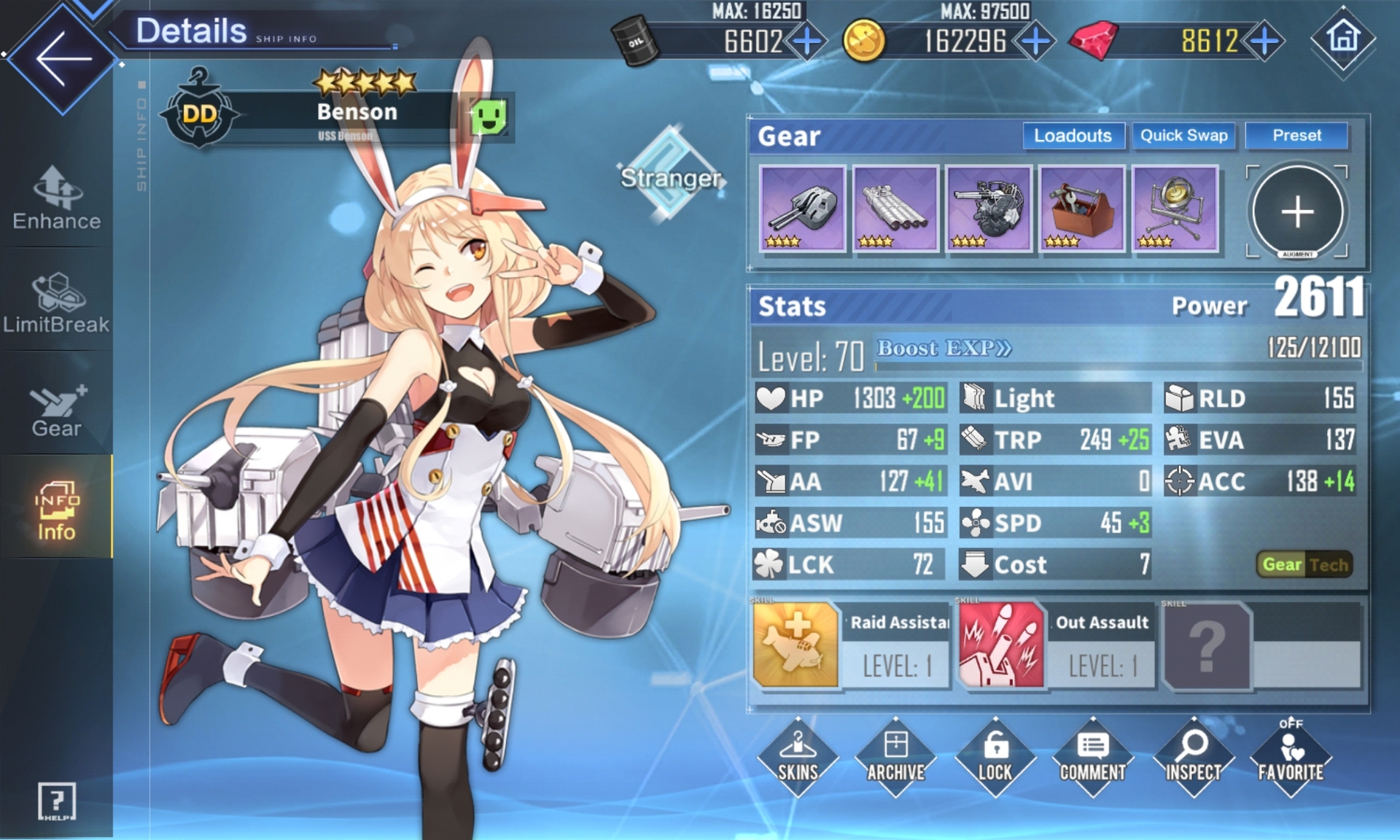
Task: Add more oil with the plus button
Action: (x=806, y=42)
